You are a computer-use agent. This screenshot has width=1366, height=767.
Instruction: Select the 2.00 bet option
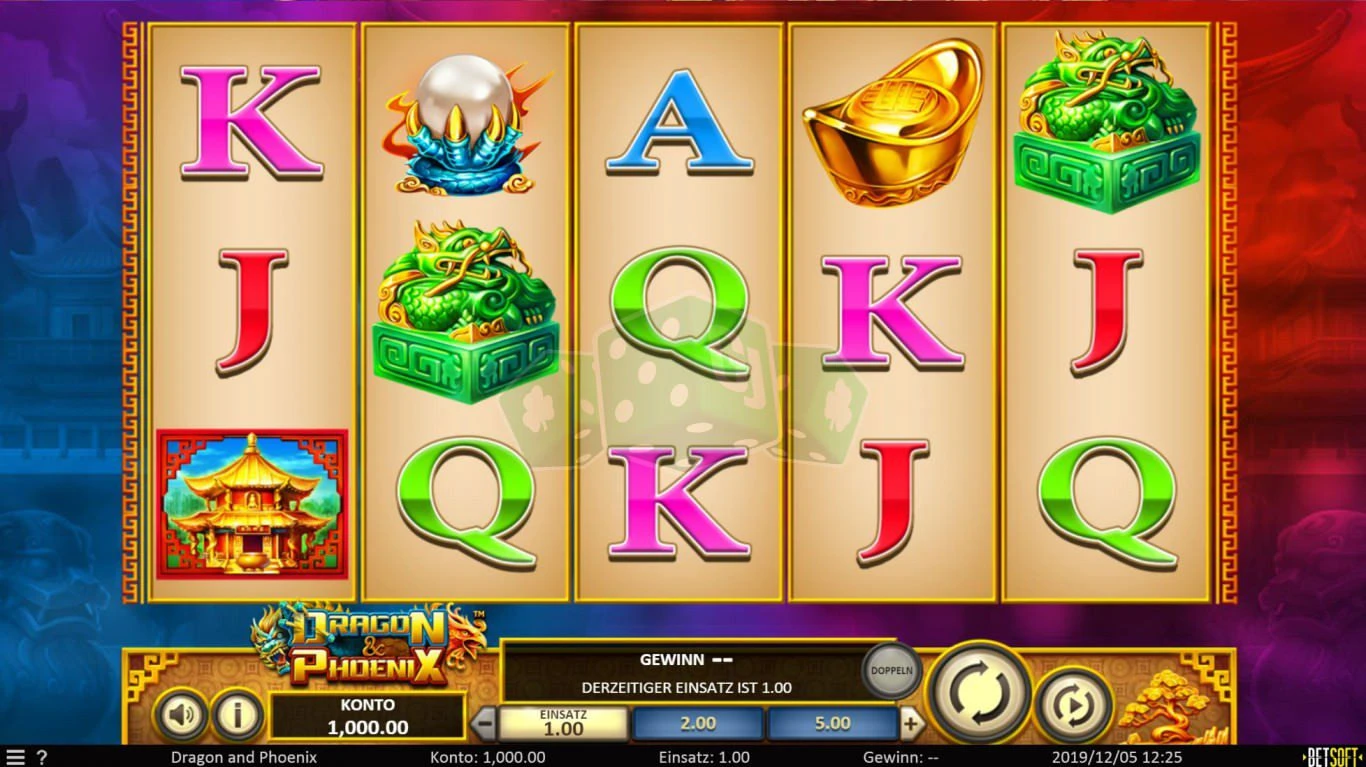pos(697,722)
